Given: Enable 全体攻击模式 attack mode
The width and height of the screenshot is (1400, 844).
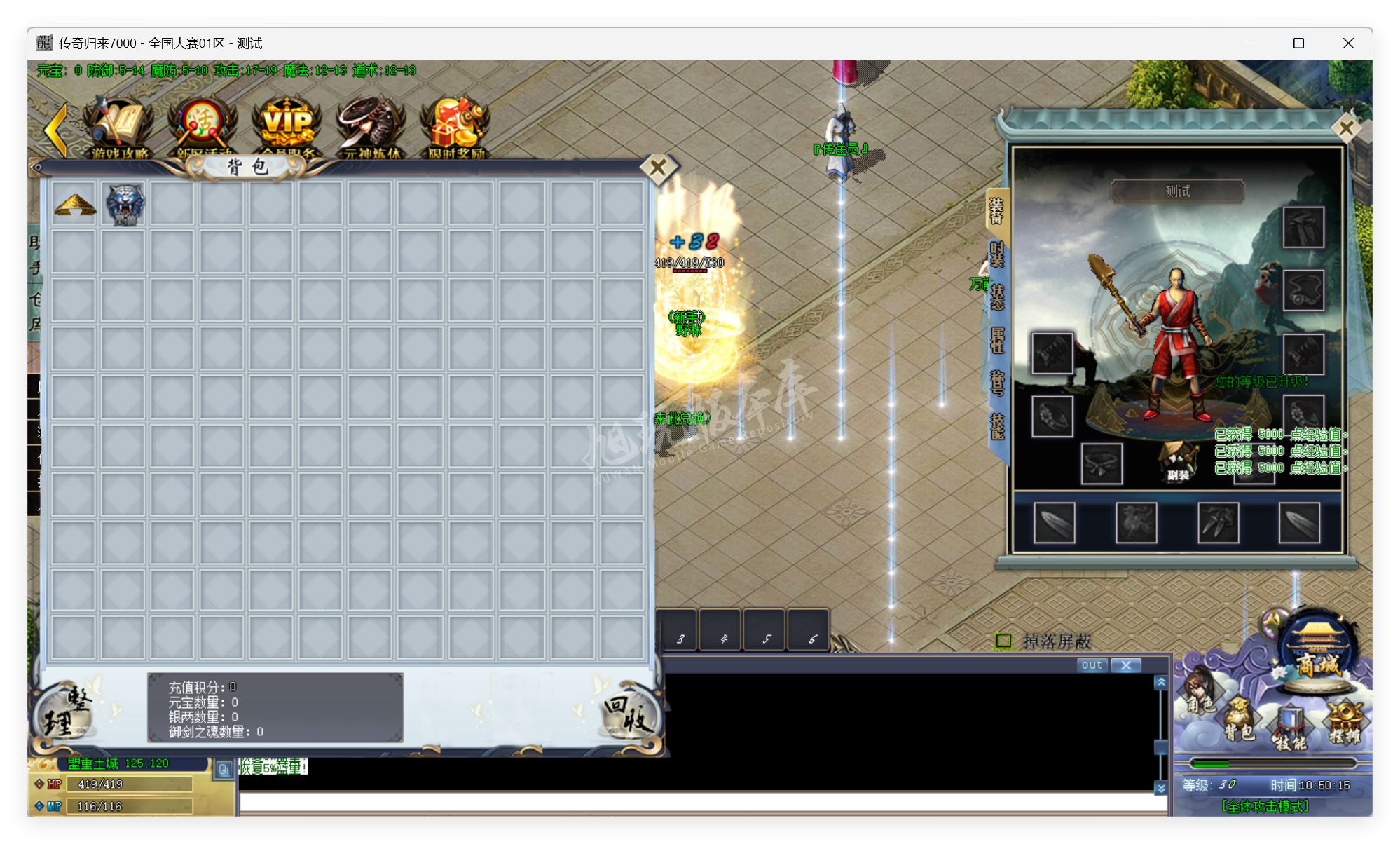Looking at the screenshot, I should [1264, 806].
